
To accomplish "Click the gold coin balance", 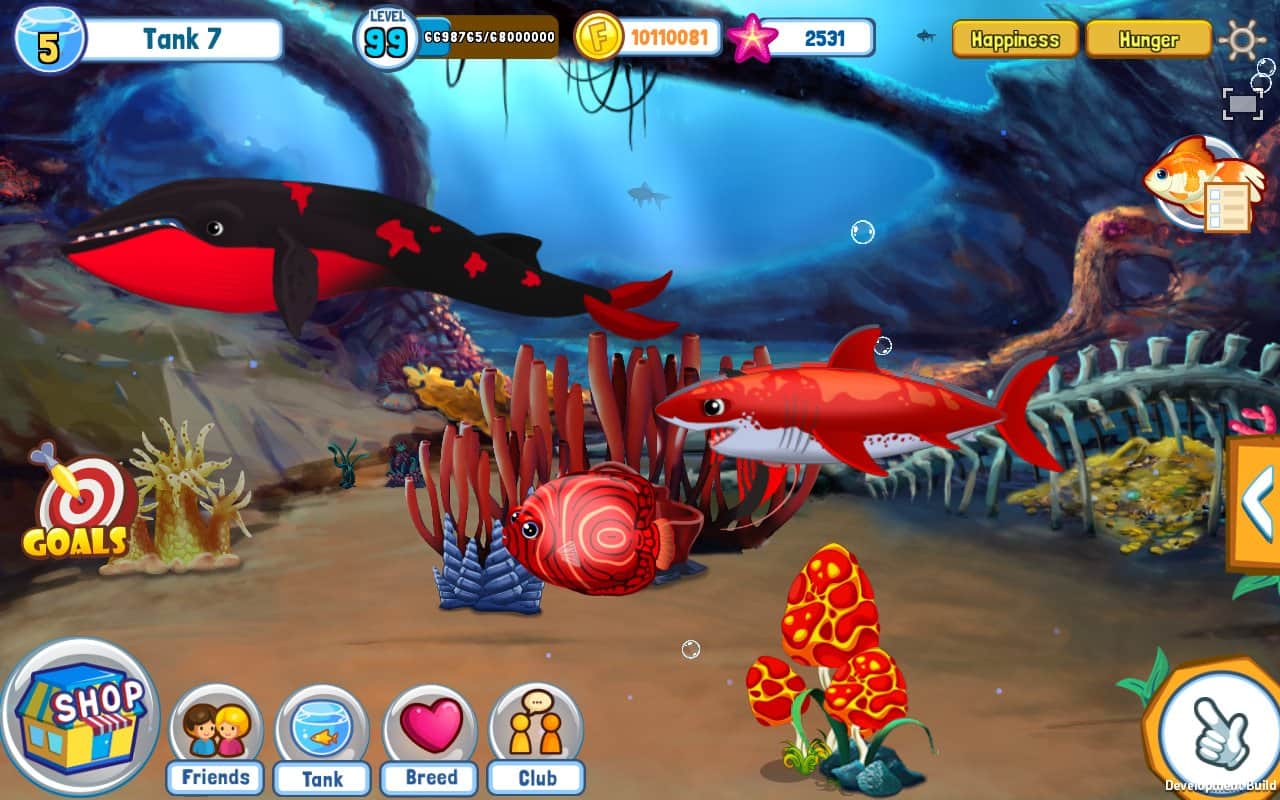I will pyautogui.click(x=668, y=39).
